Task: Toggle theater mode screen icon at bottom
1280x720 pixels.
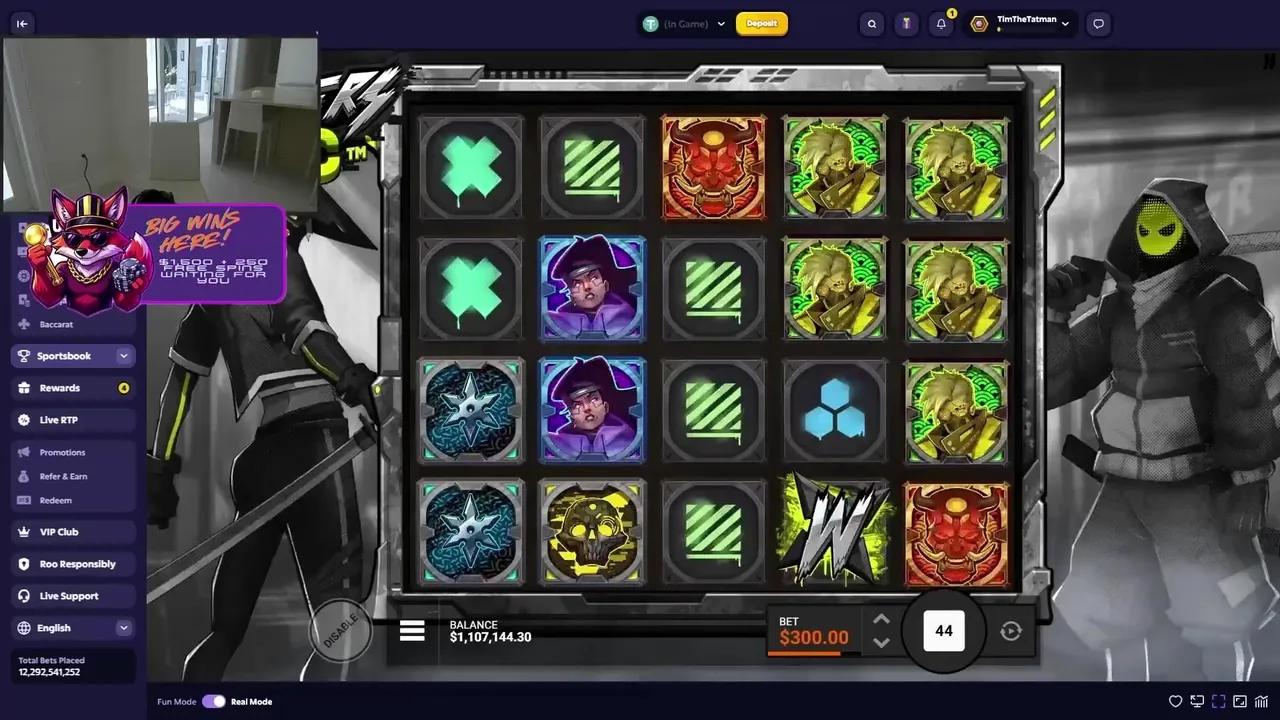Action: click(1197, 701)
